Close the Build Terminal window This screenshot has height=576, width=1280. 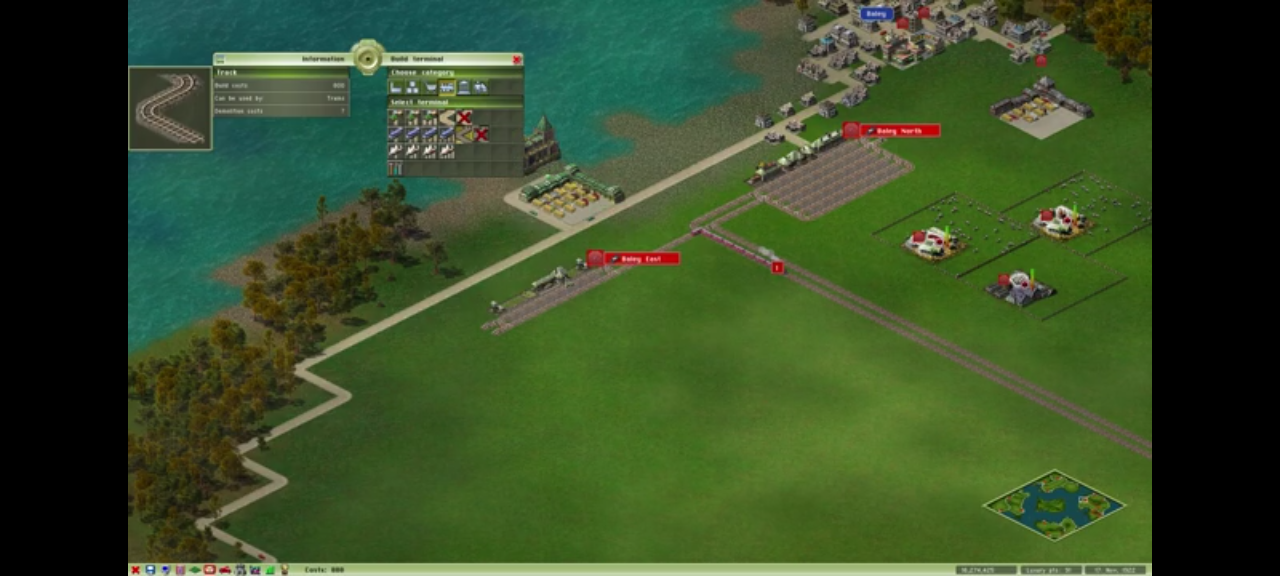coord(517,60)
